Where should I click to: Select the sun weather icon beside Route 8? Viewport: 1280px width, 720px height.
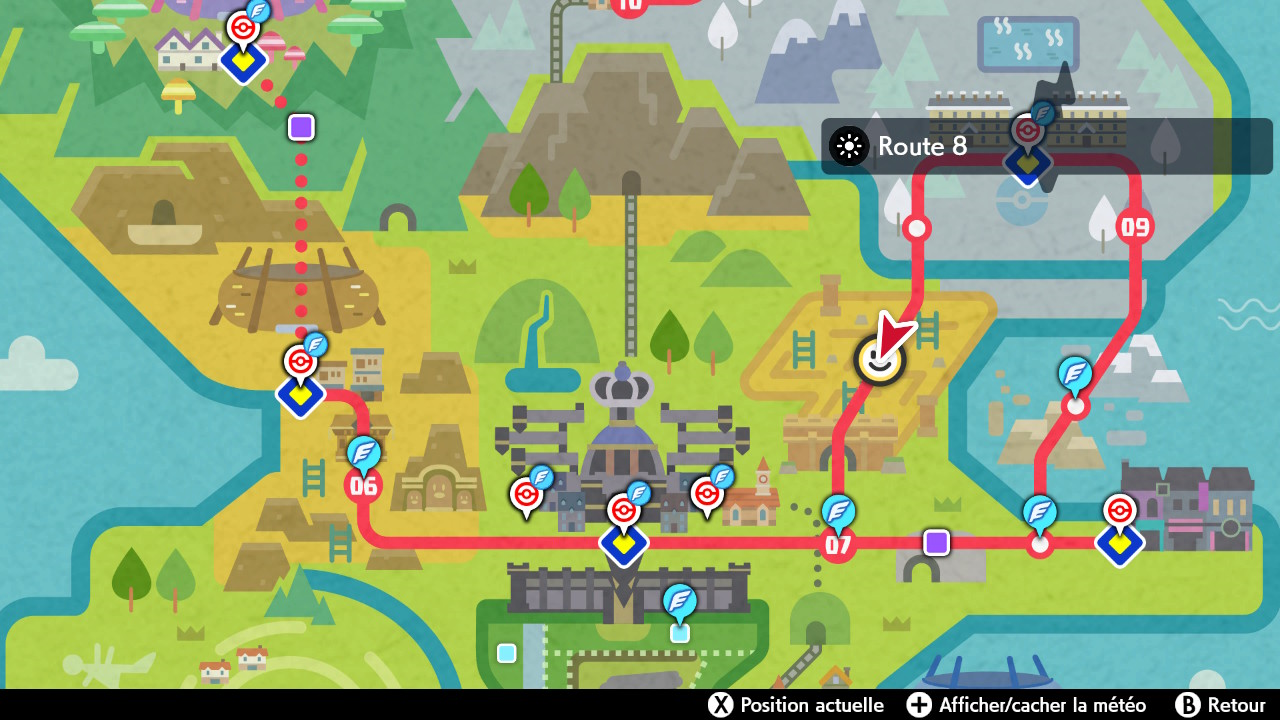coord(848,146)
